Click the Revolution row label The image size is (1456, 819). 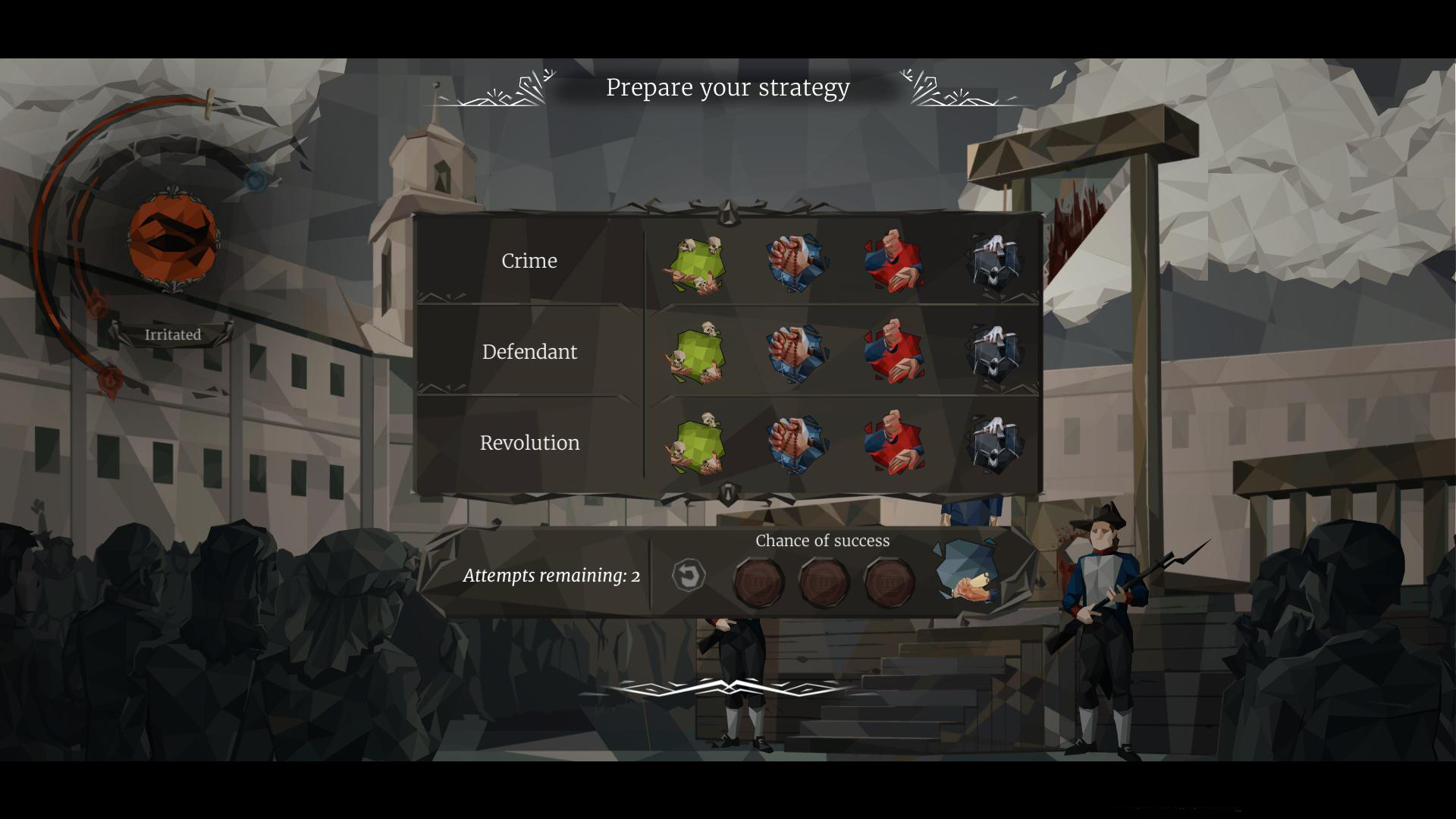[530, 442]
